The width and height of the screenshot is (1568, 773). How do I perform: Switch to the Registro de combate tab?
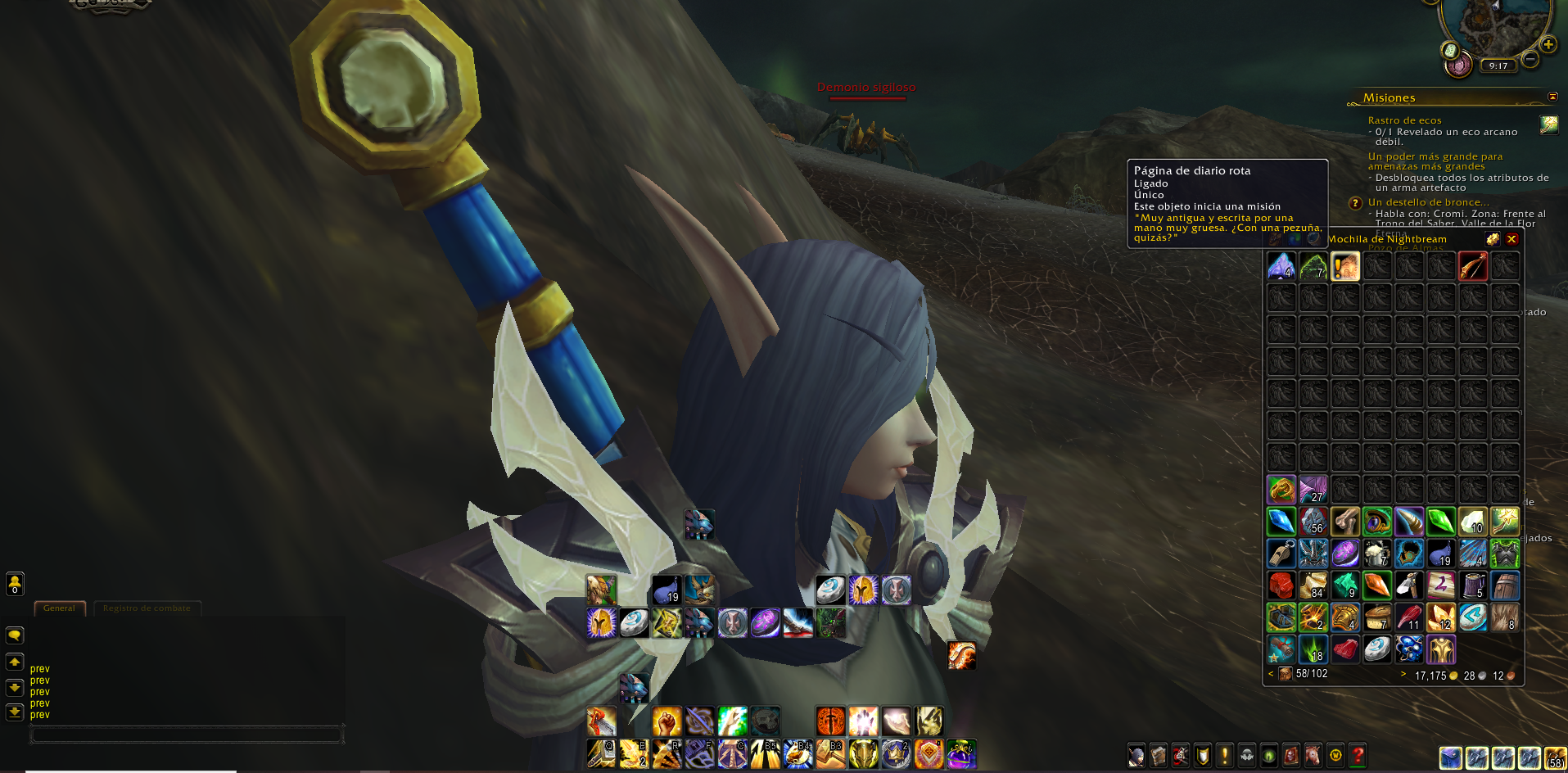[x=147, y=608]
